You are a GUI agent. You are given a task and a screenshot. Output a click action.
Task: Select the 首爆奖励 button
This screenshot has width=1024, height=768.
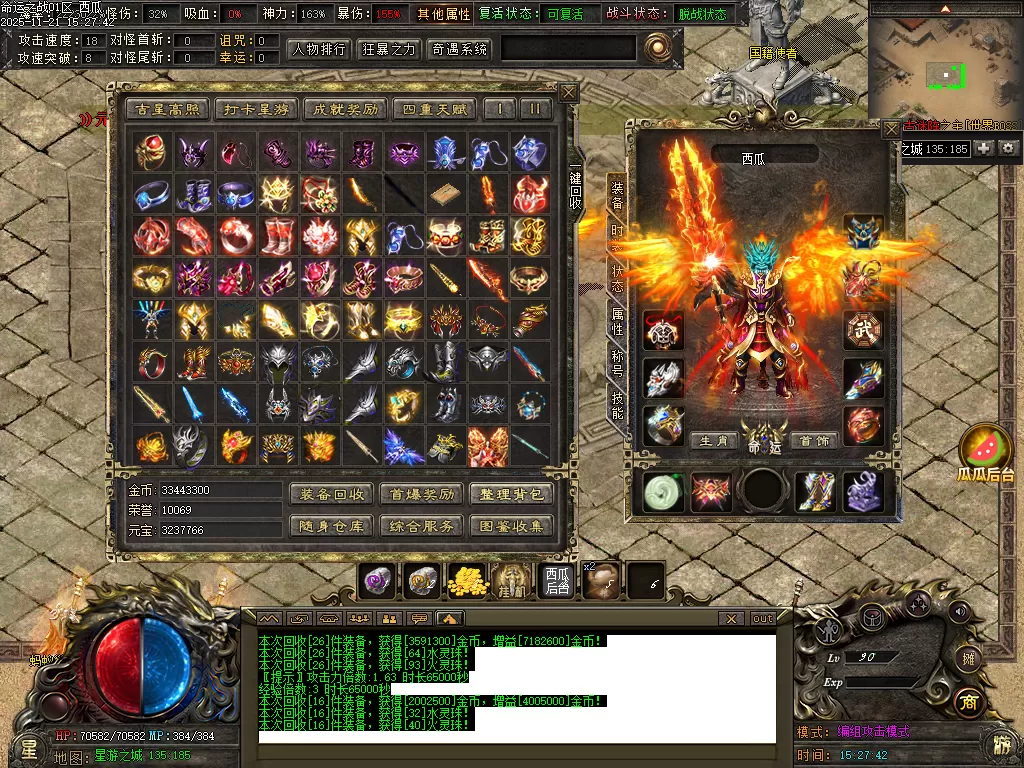coord(421,494)
